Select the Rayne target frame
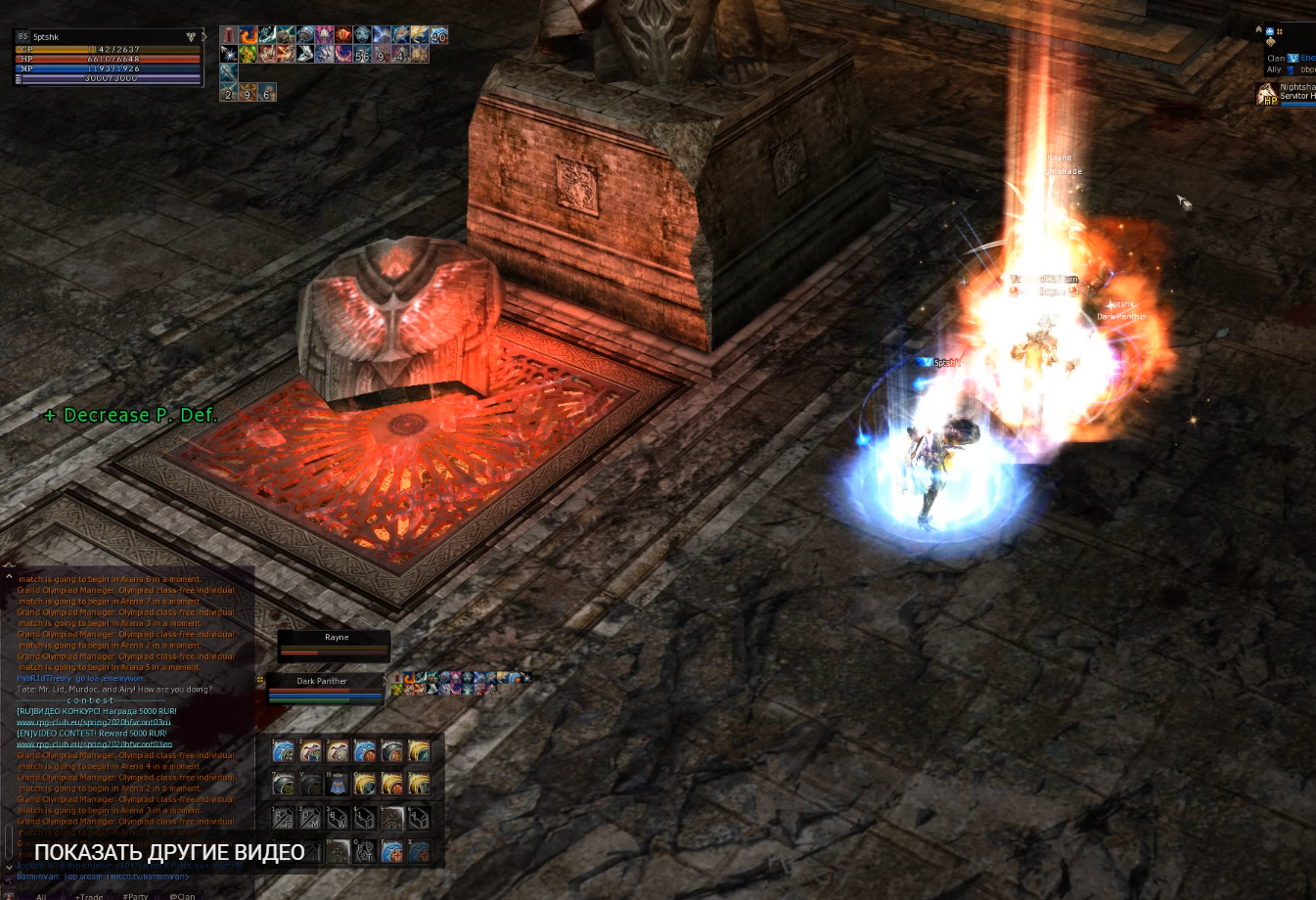This screenshot has height=900, width=1316. 336,643
